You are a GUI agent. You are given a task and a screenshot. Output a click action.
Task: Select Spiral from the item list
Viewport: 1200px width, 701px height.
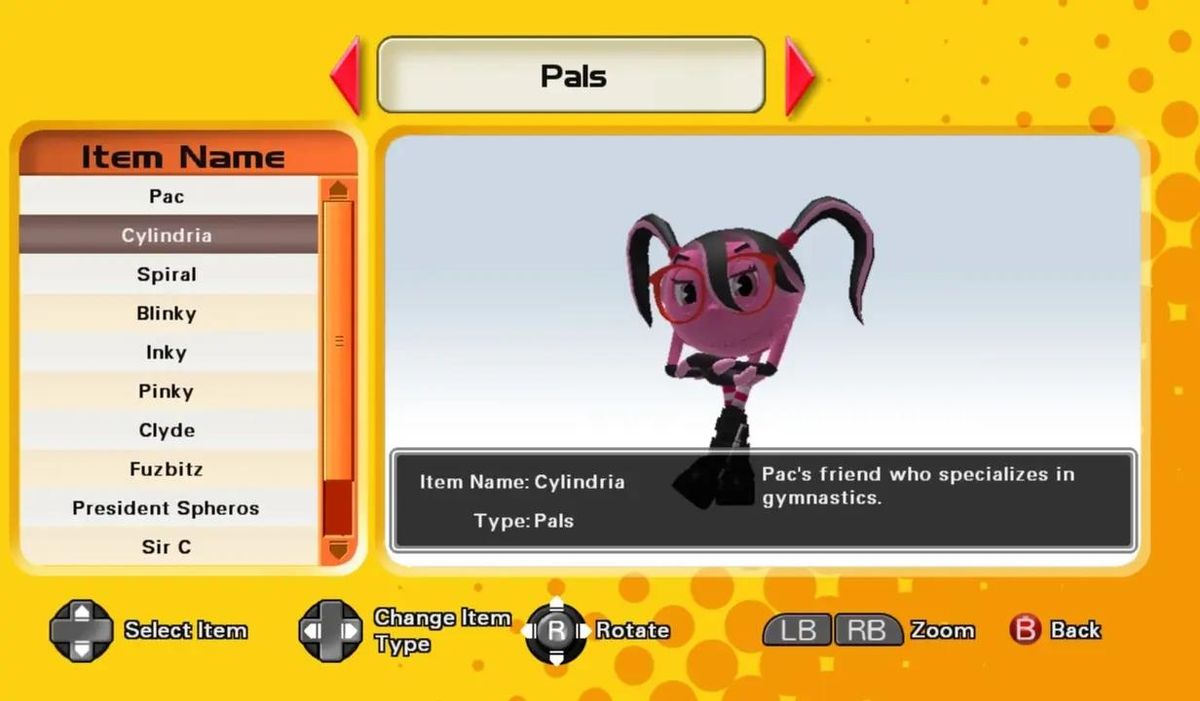tap(167, 274)
